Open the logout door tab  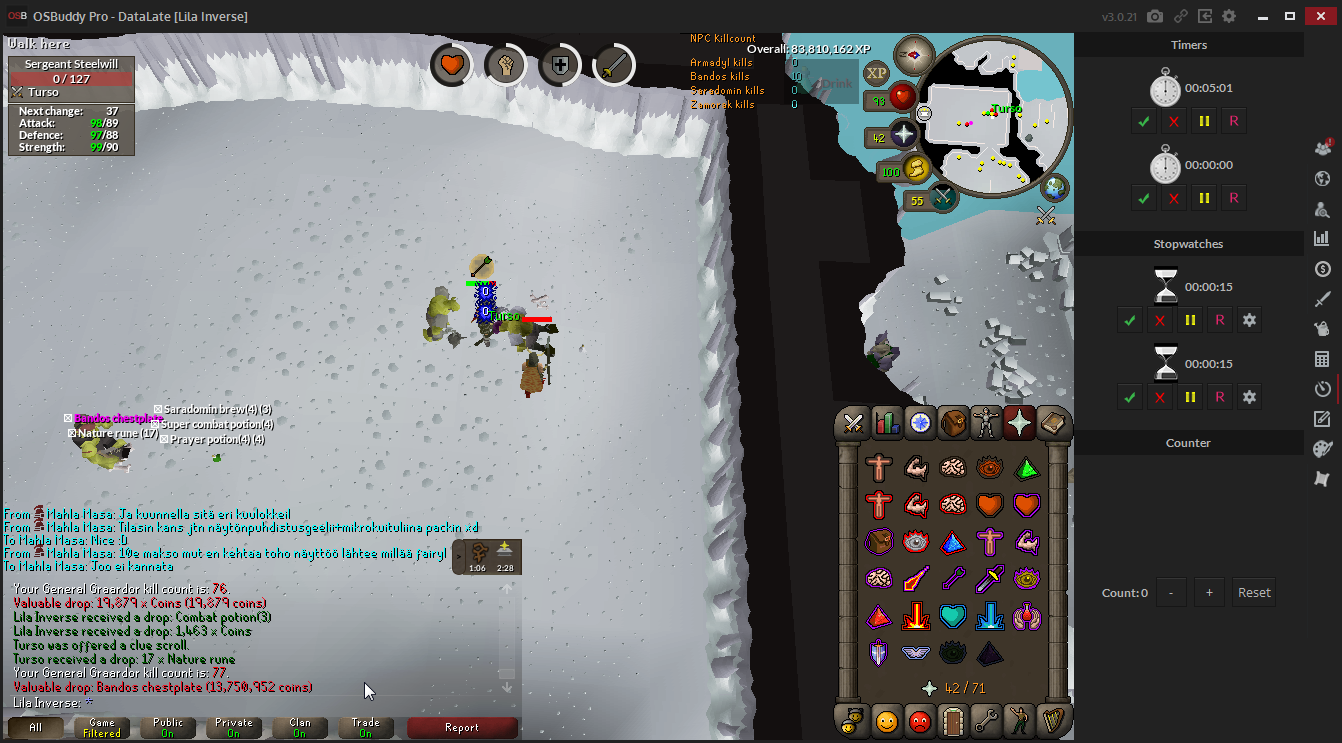(x=952, y=720)
